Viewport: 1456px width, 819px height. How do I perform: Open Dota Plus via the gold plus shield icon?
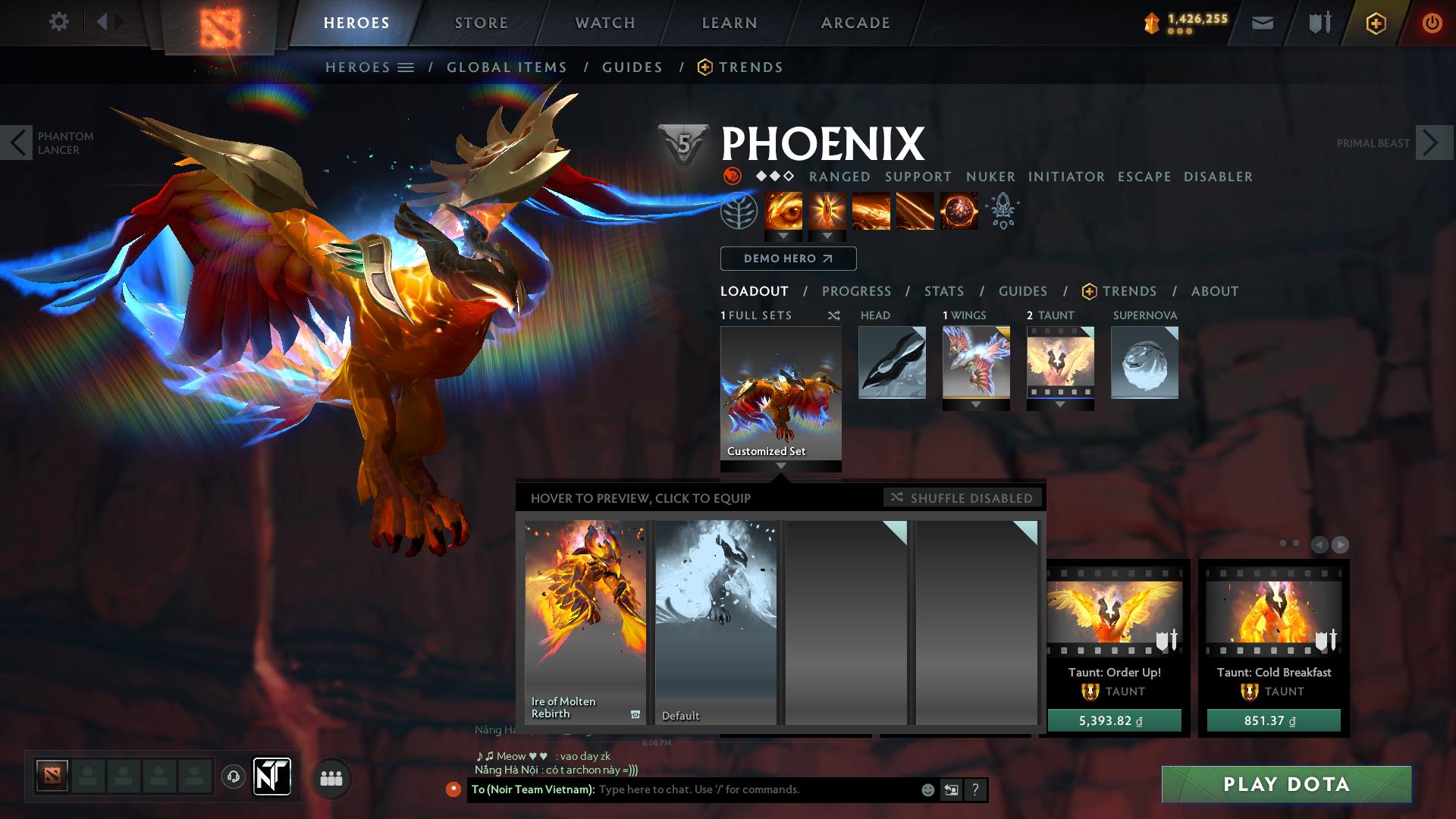point(1377,23)
